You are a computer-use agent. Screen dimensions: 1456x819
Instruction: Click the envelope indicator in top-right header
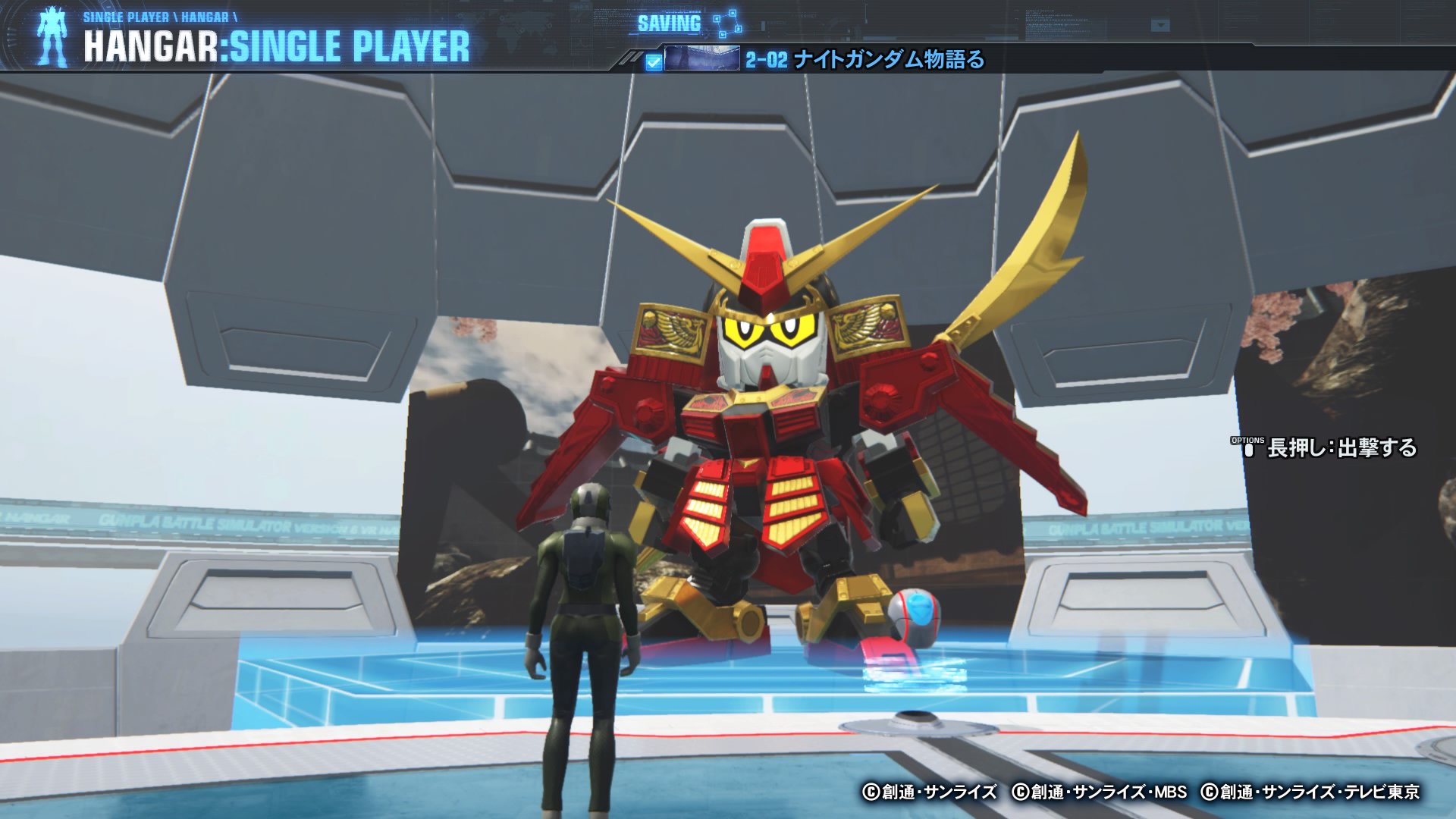click(1159, 24)
